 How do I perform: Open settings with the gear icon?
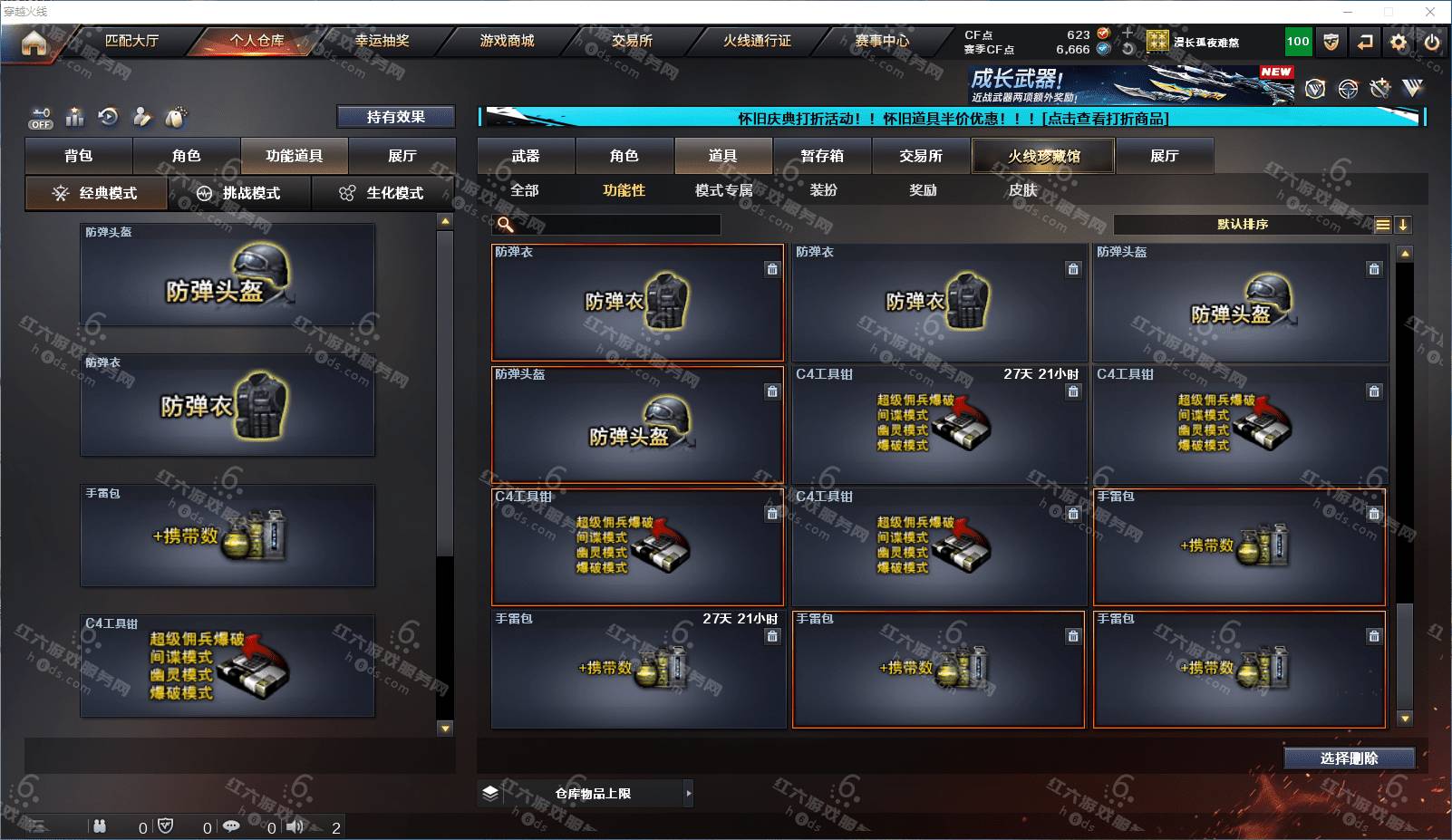(x=1399, y=42)
